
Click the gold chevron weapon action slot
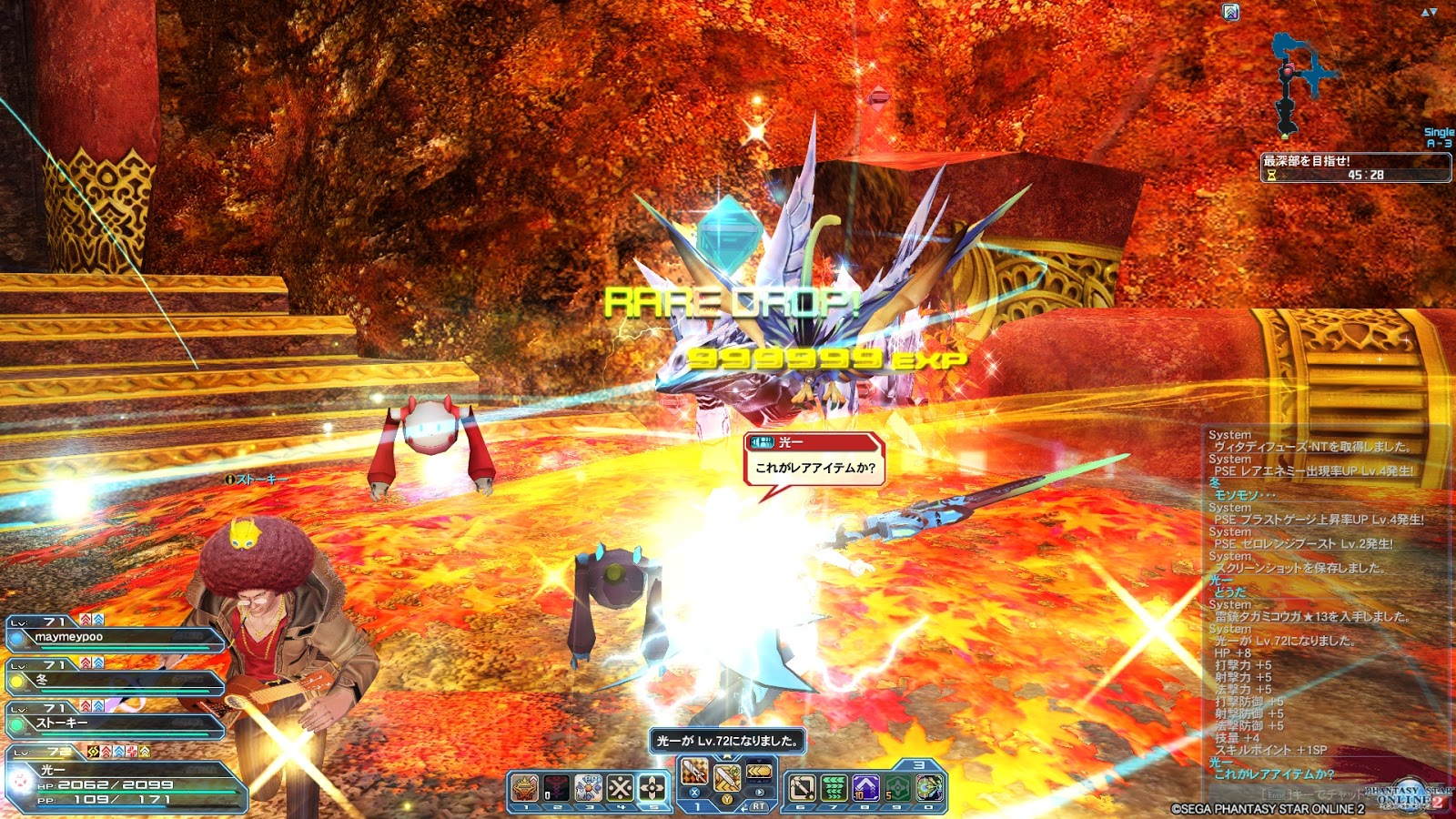click(x=759, y=773)
